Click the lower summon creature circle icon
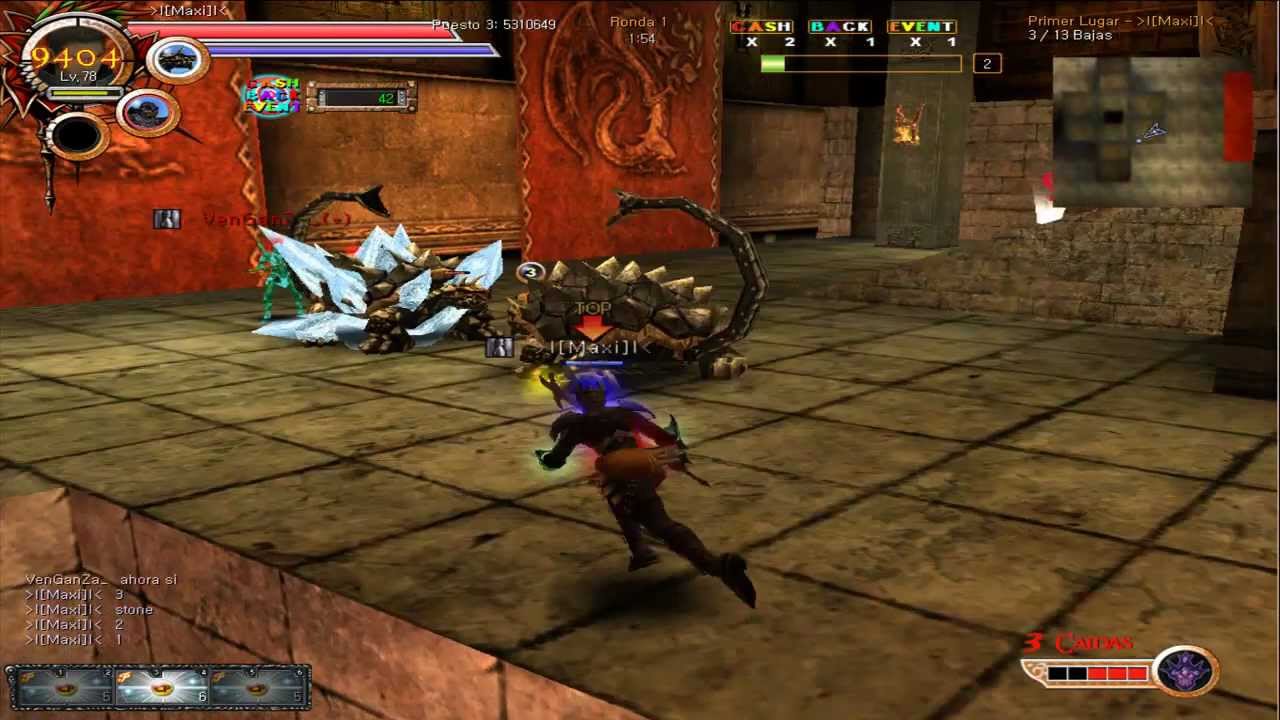 click(x=148, y=112)
